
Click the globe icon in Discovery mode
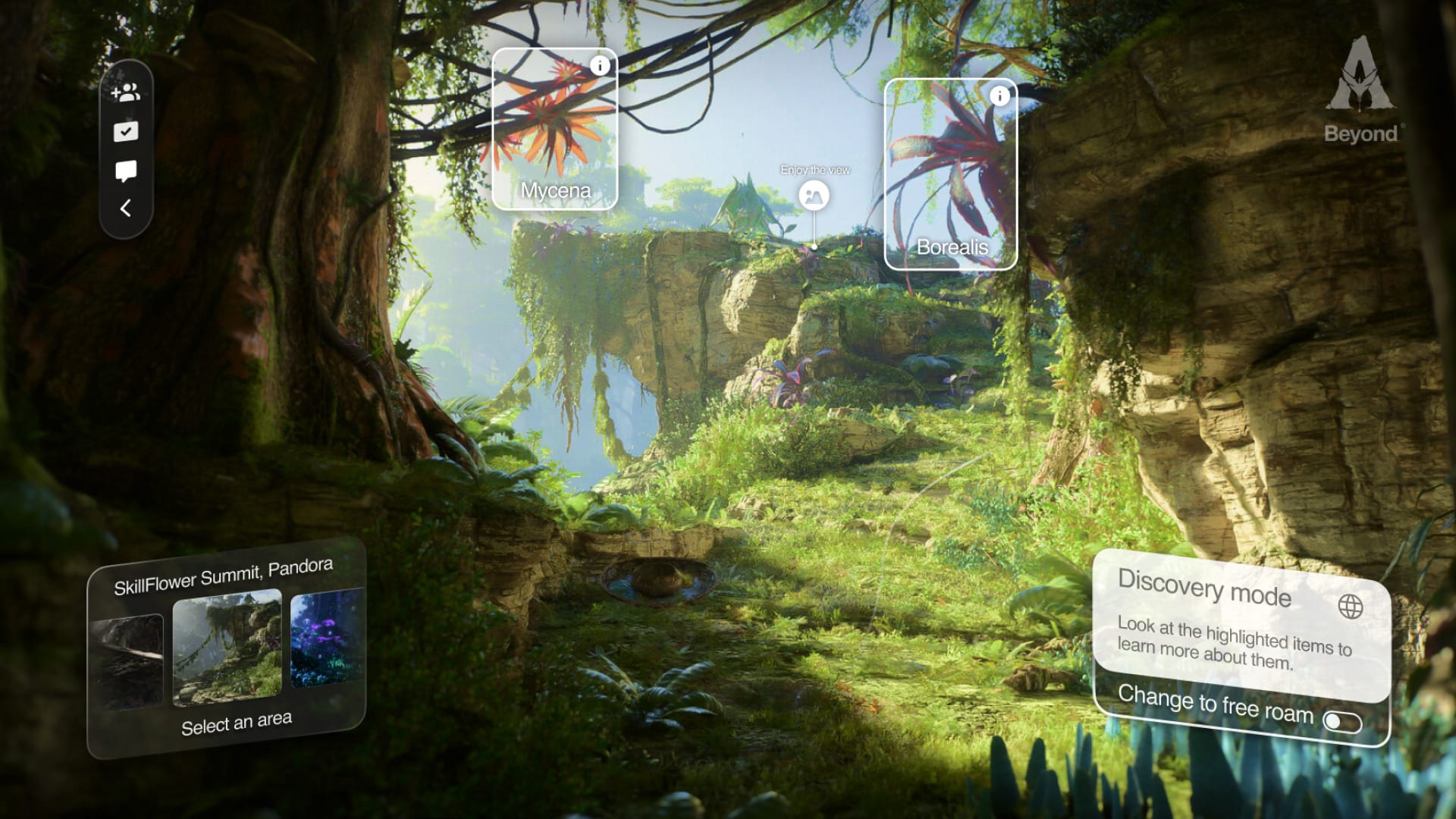(x=1350, y=607)
